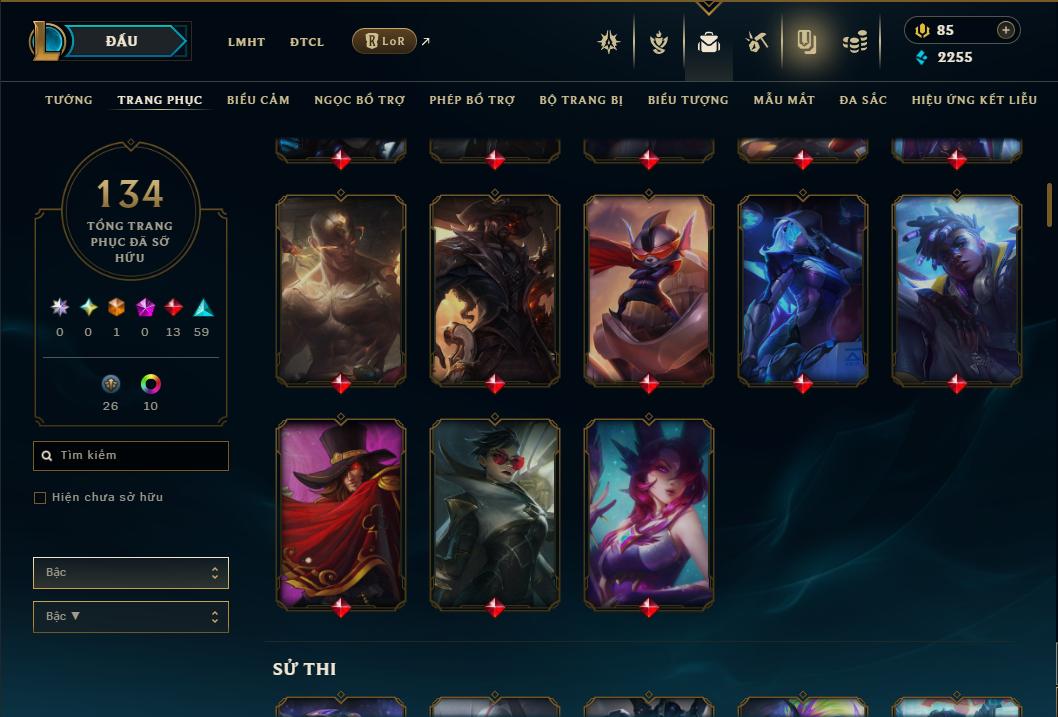Launch the LoR link button
This screenshot has height=717, width=1058.
tap(385, 41)
